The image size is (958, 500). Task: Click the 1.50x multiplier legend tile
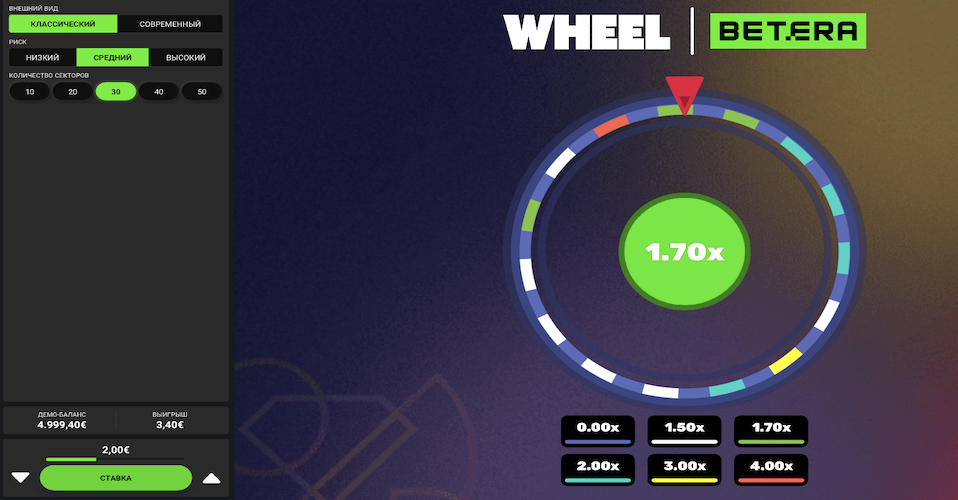pyautogui.click(x=684, y=431)
